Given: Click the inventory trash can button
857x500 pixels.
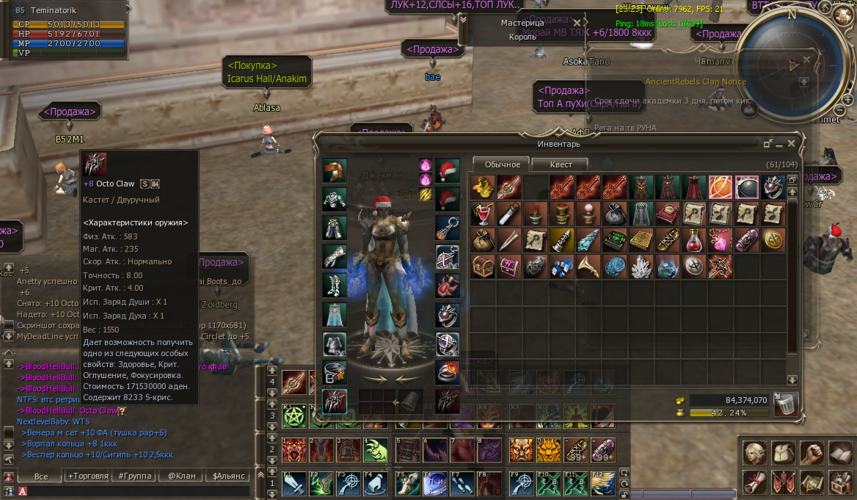Looking at the screenshot, I should pos(786,403).
